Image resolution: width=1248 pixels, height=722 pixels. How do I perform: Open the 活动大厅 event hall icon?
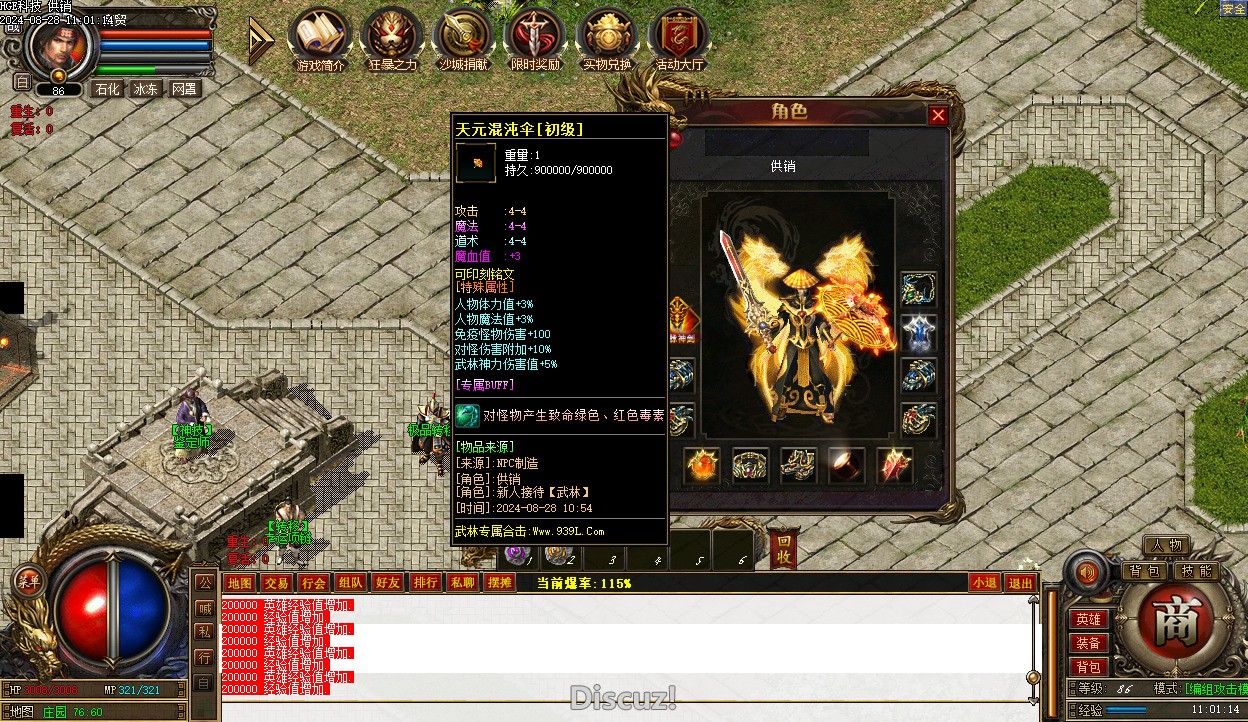pyautogui.click(x=680, y=40)
